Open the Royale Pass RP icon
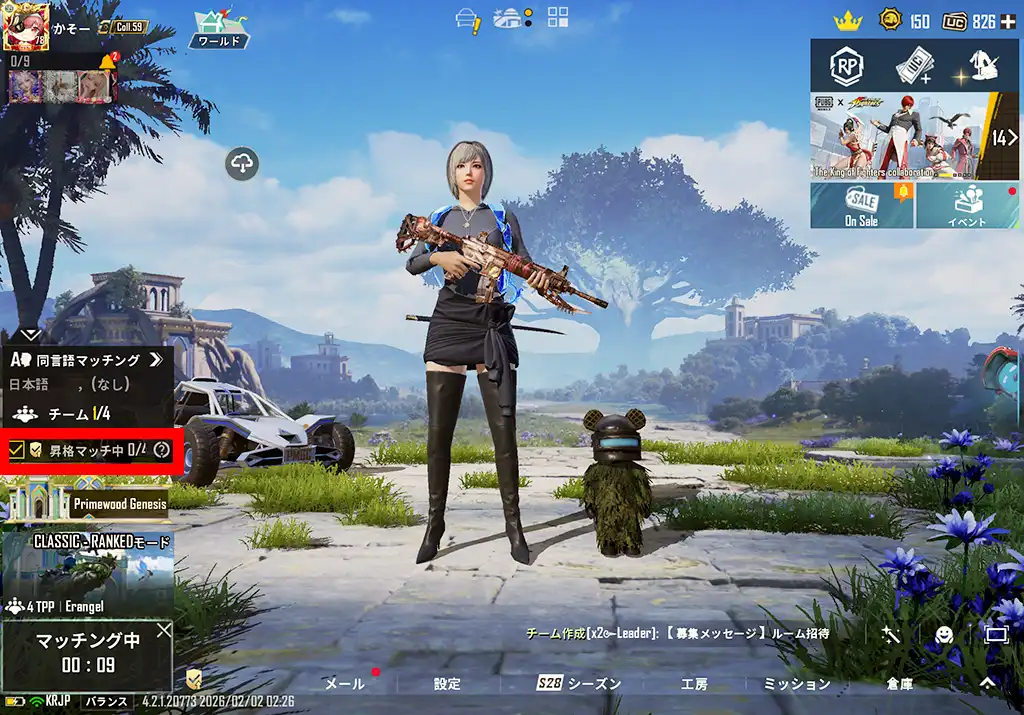Viewport: 1024px width, 715px height. (845, 66)
